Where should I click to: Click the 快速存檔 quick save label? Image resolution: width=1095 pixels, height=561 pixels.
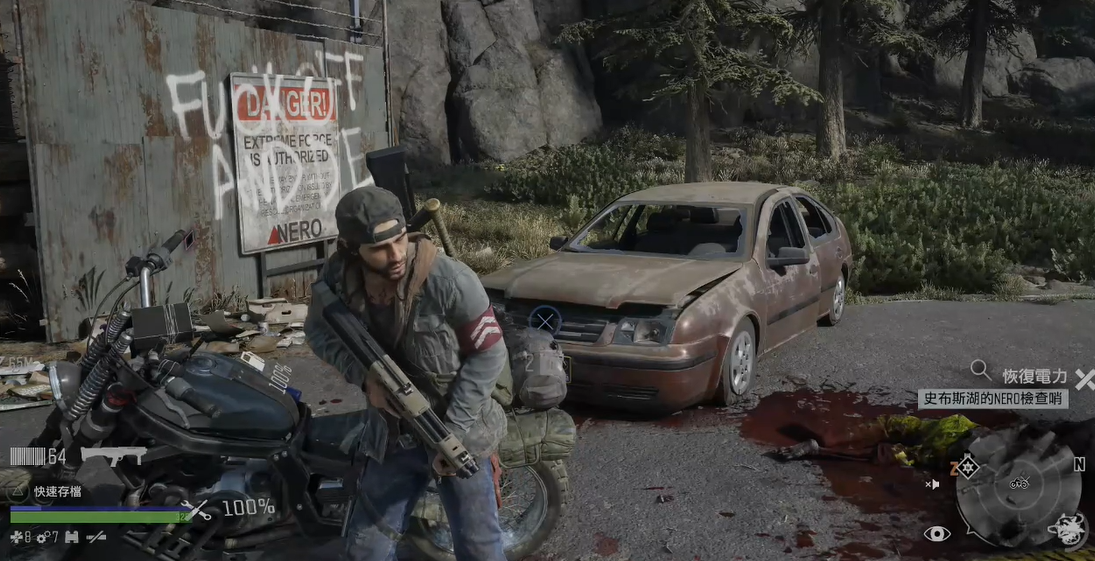[x=57, y=491]
